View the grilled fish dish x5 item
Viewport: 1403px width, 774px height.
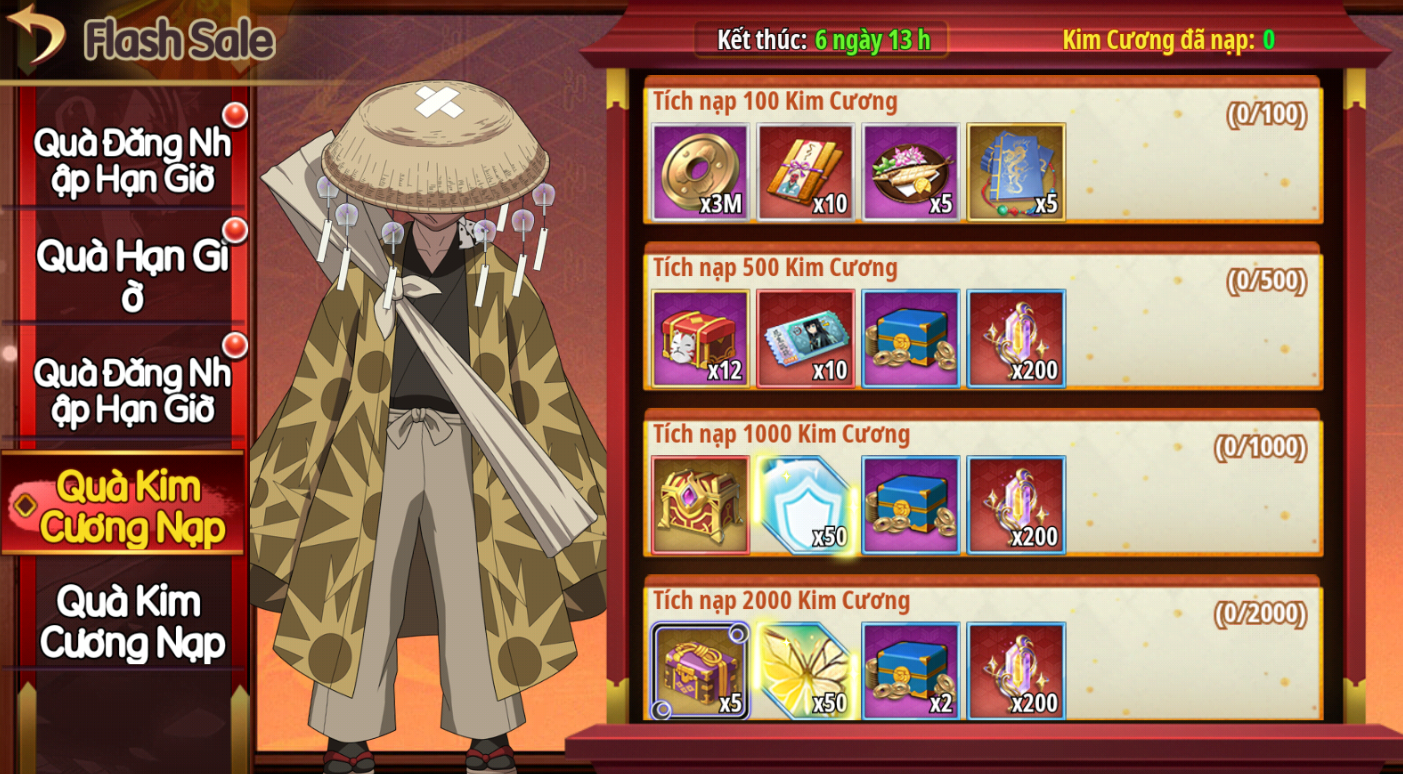pos(911,172)
